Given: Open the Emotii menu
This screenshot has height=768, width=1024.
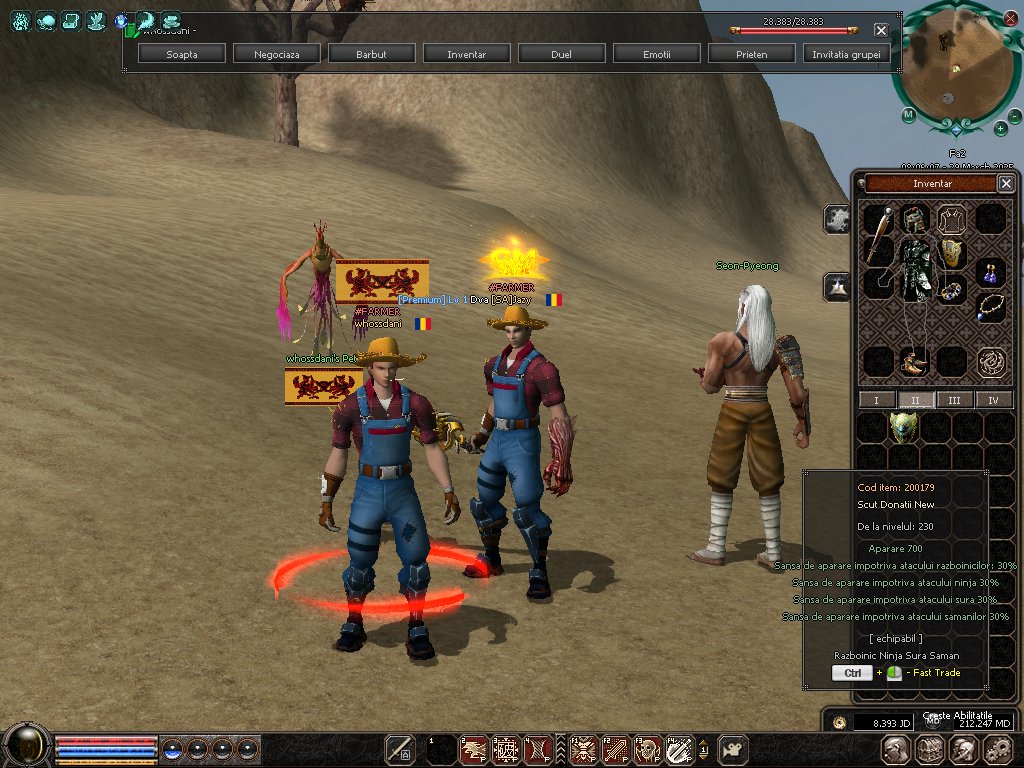Looking at the screenshot, I should coord(656,54).
